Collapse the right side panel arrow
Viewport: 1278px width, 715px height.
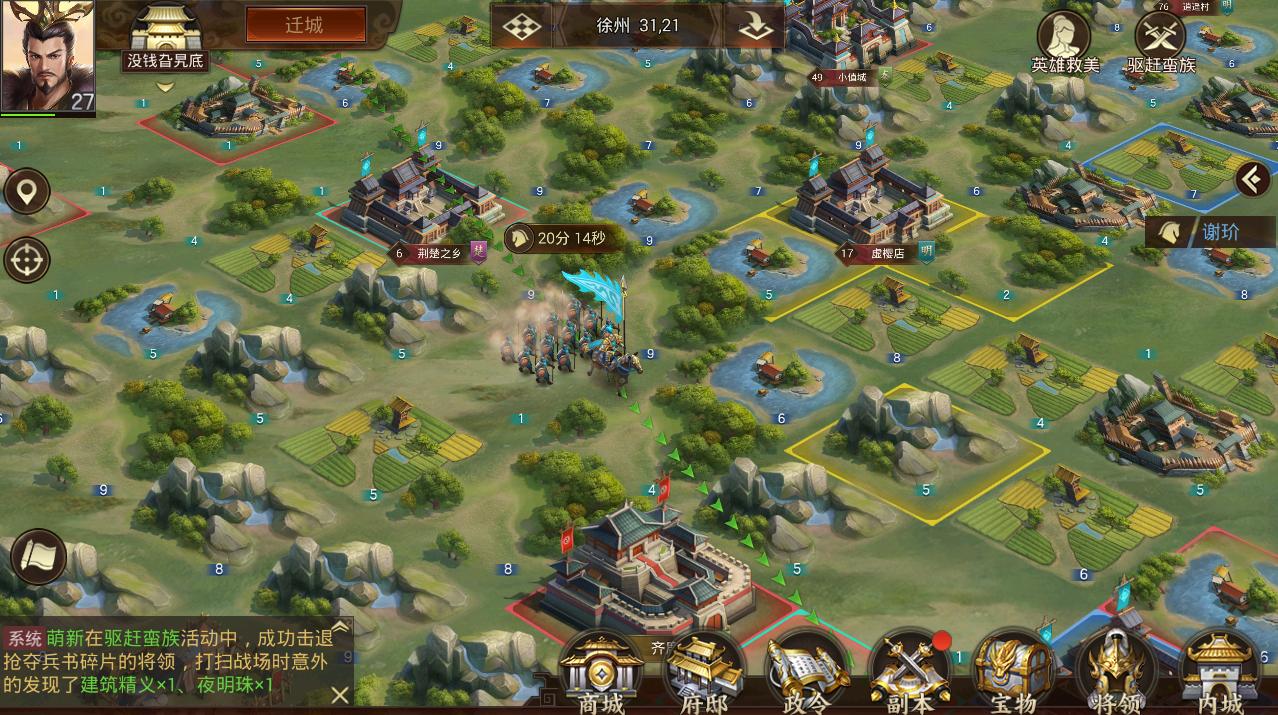1252,180
